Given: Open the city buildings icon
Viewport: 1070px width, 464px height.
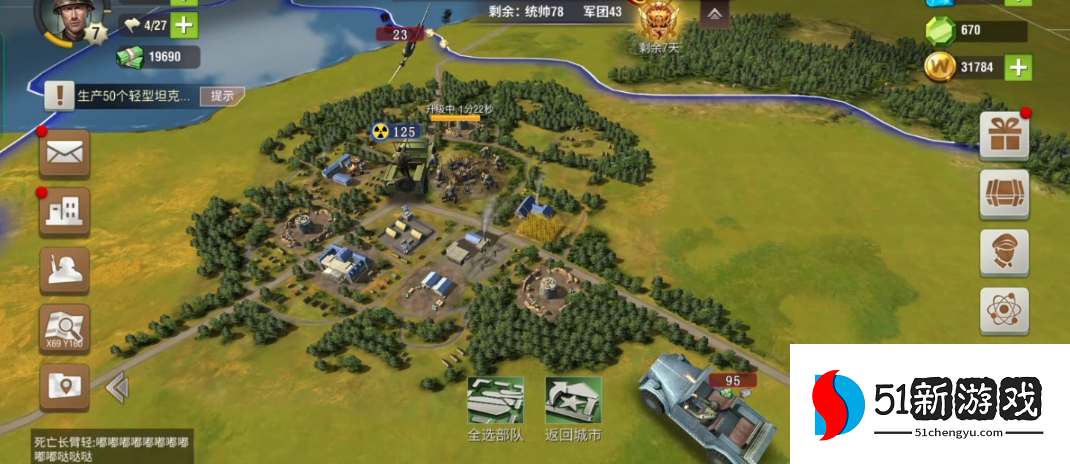Looking at the screenshot, I should [x=65, y=211].
